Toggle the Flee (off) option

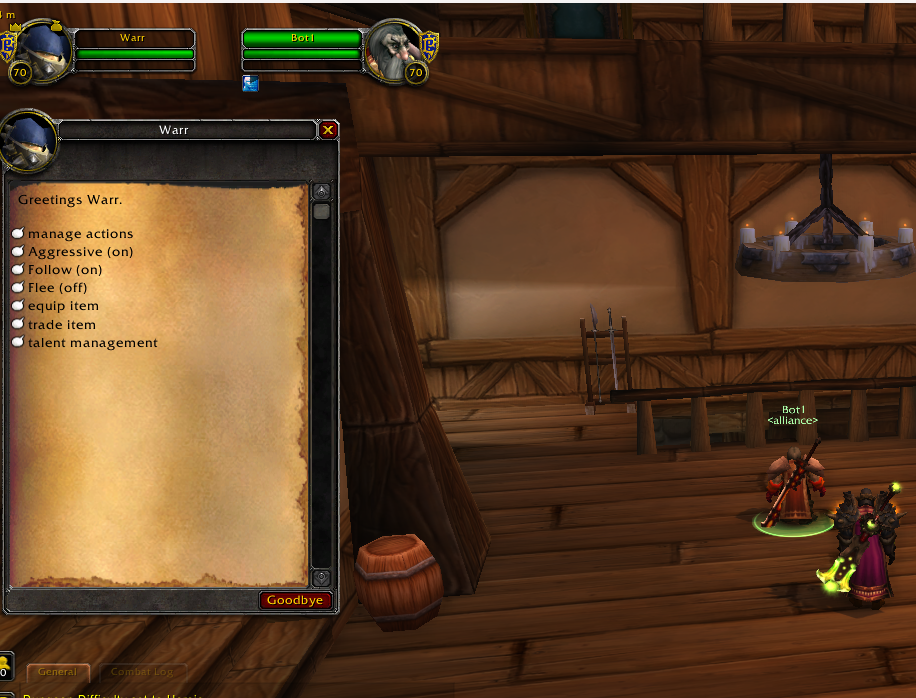click(x=57, y=288)
